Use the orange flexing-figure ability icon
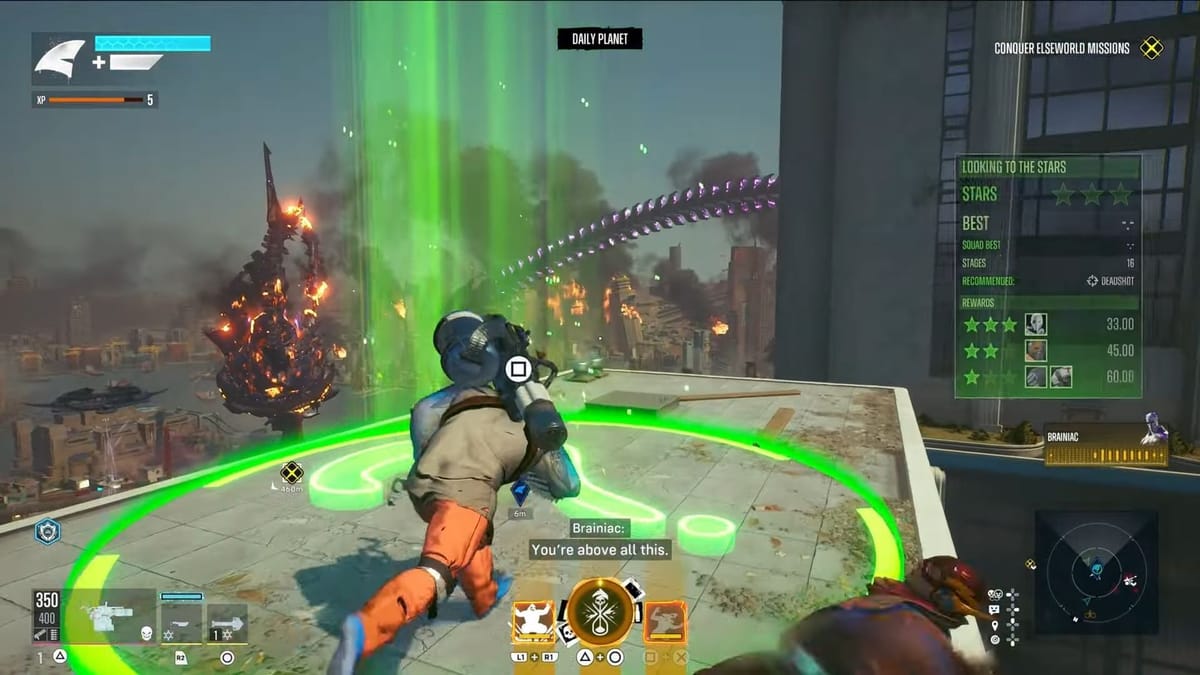 tap(665, 621)
